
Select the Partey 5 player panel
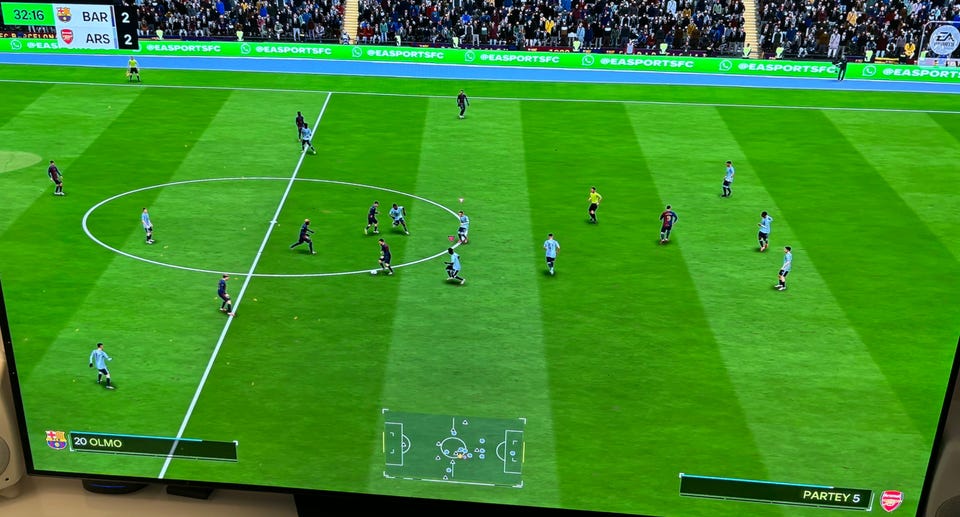click(x=775, y=492)
